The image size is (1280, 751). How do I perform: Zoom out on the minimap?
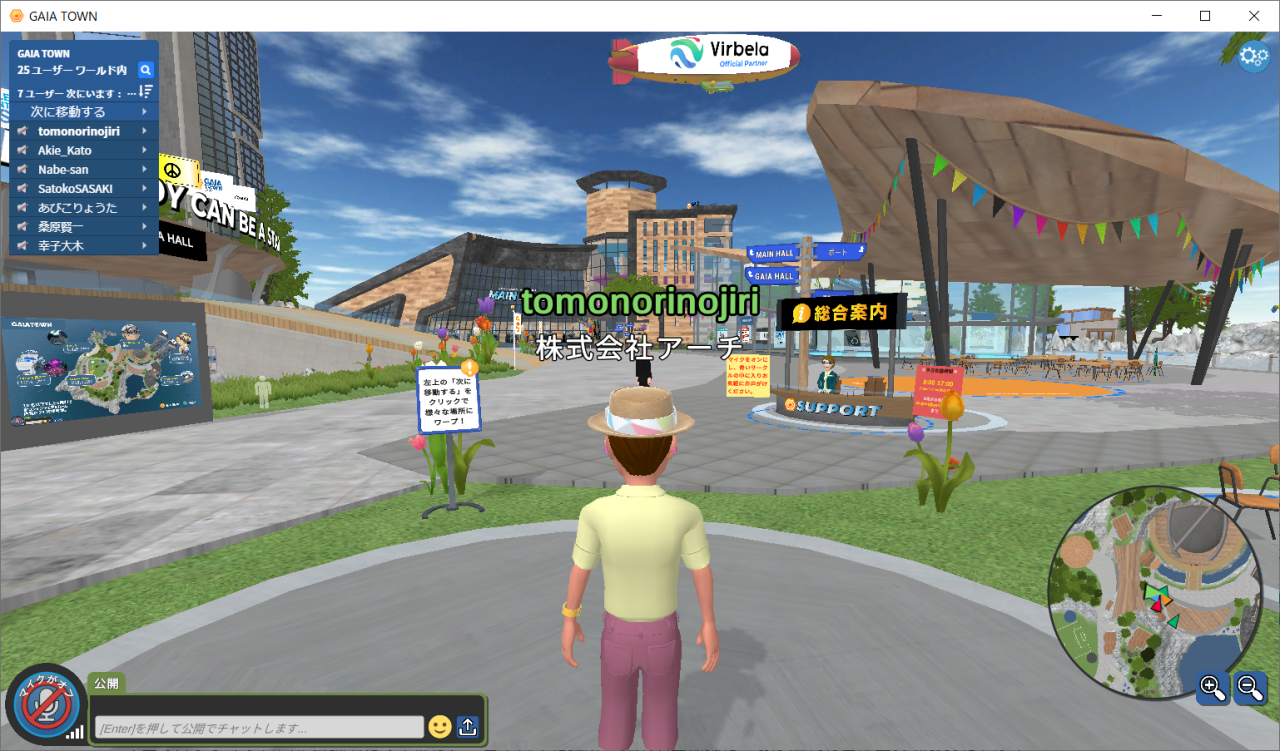1250,687
